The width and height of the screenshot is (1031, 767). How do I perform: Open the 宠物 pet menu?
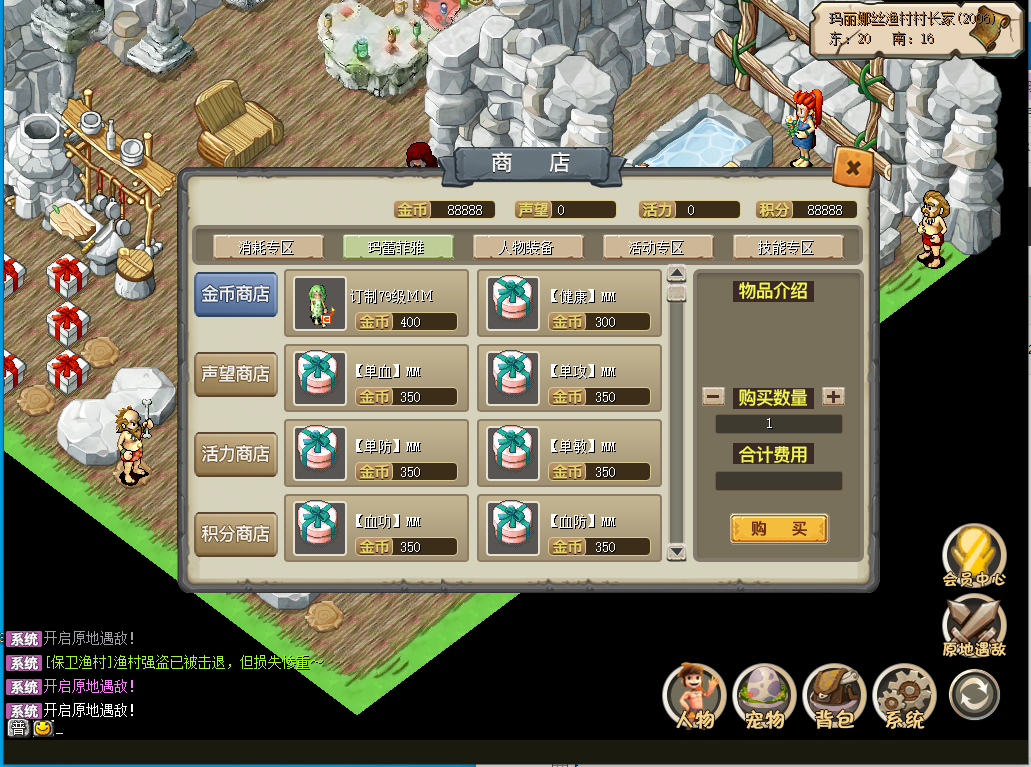pos(765,695)
